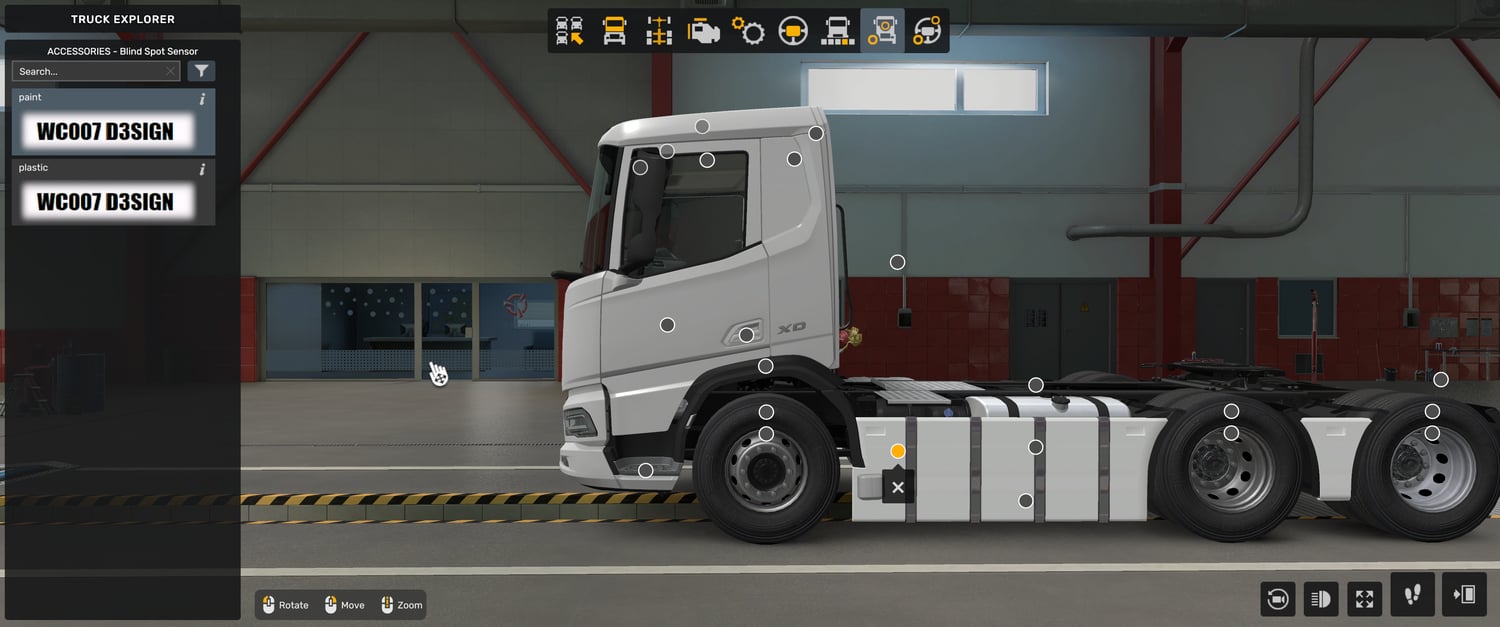Open the transmission gears category
Image resolution: width=1500 pixels, height=627 pixels.
pyautogui.click(x=748, y=31)
